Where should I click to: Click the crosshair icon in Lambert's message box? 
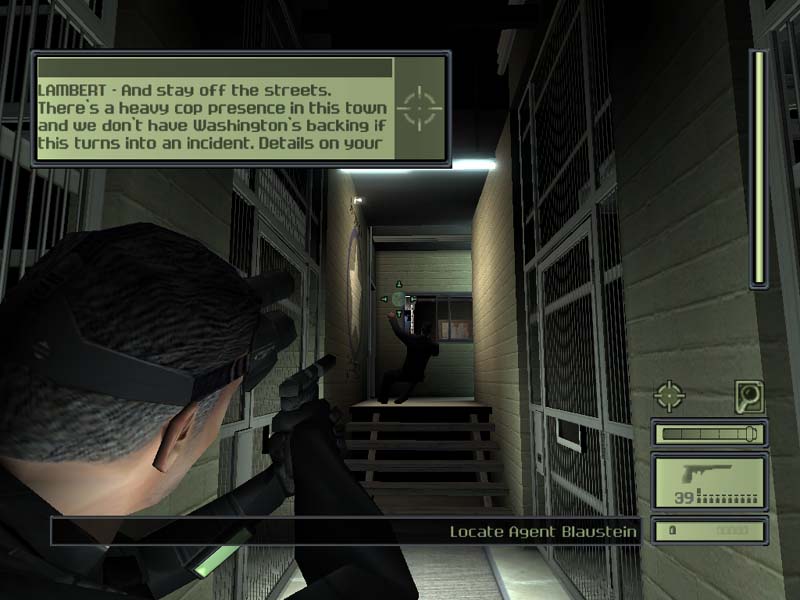[419, 108]
